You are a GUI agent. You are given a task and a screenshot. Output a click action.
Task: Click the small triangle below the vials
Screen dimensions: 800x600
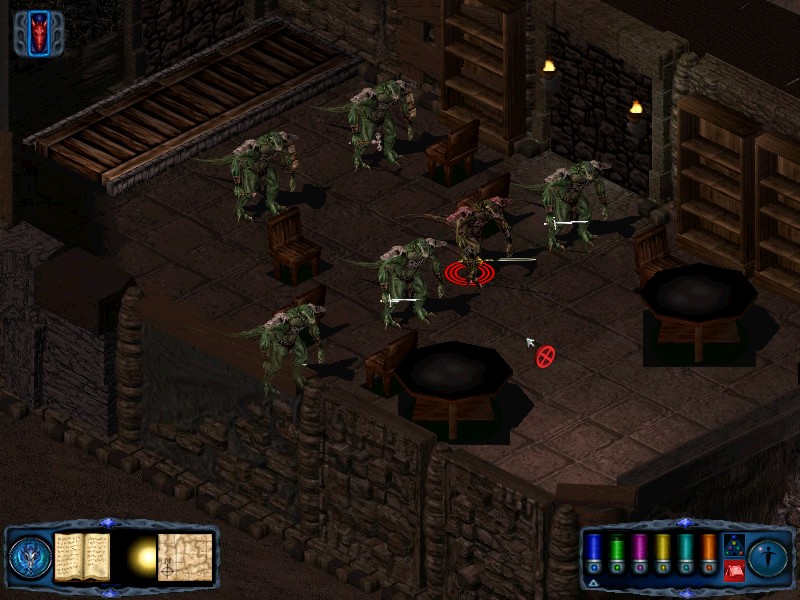[x=594, y=581]
